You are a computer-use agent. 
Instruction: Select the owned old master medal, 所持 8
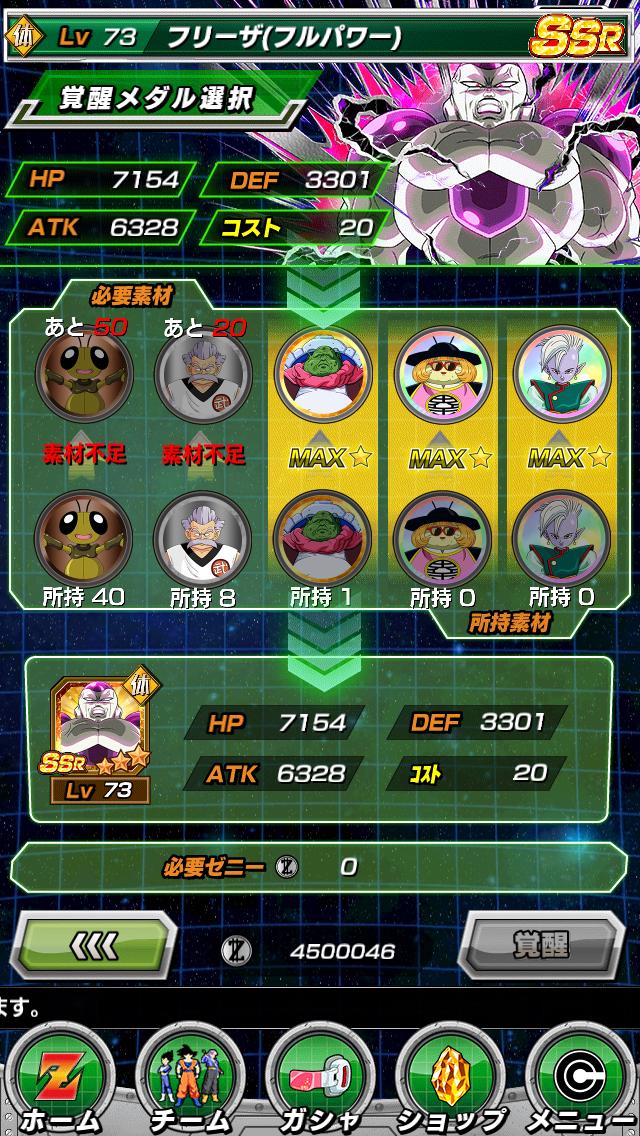(202, 538)
